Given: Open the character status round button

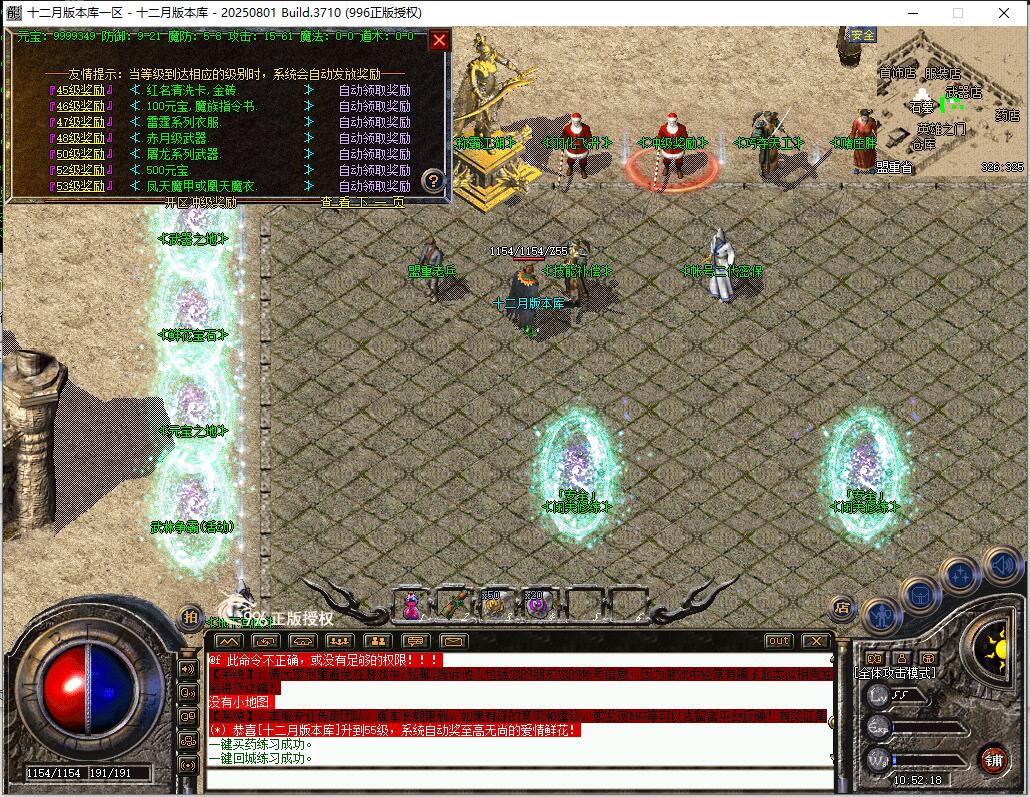Looking at the screenshot, I should pyautogui.click(x=881, y=616).
